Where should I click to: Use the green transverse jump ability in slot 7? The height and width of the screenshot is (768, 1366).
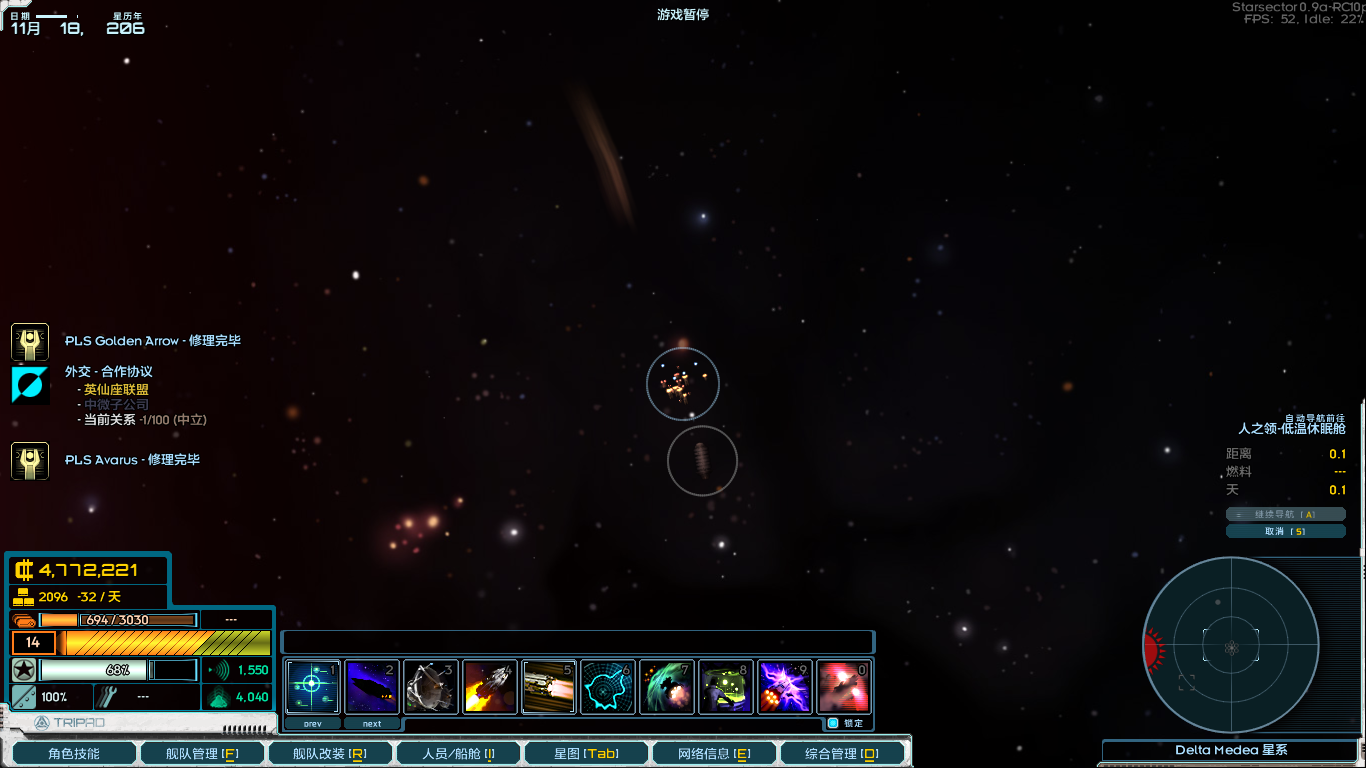[x=666, y=686]
